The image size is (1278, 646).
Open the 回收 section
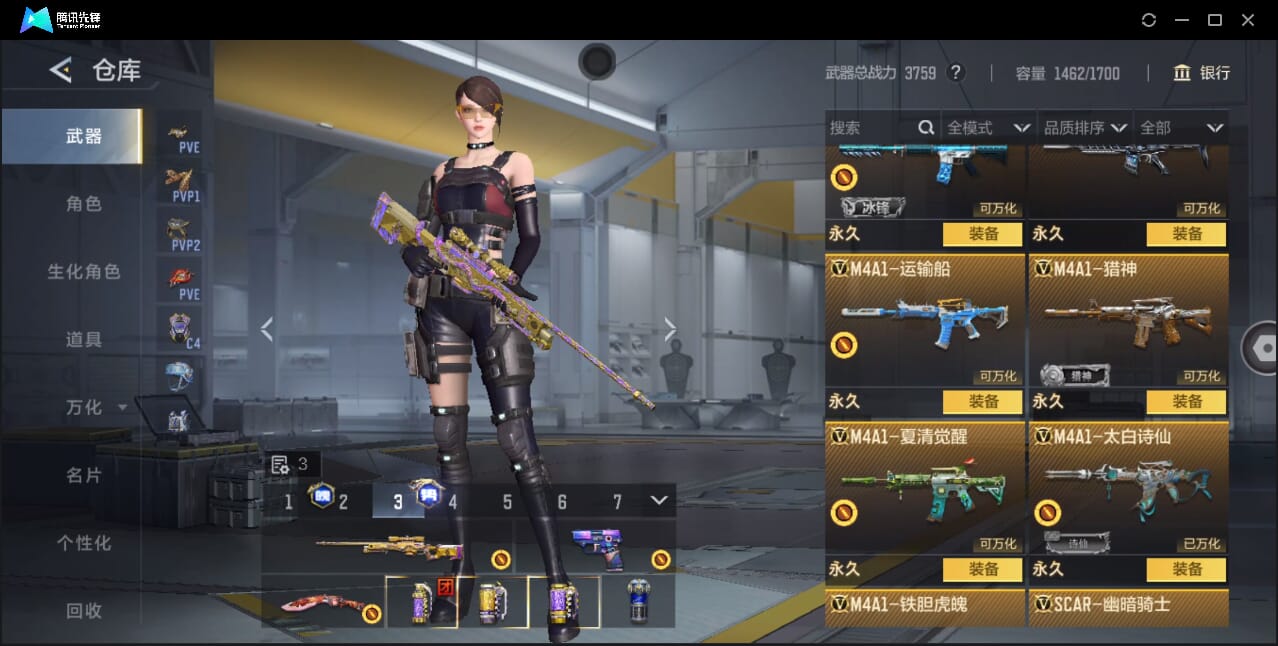[84, 610]
